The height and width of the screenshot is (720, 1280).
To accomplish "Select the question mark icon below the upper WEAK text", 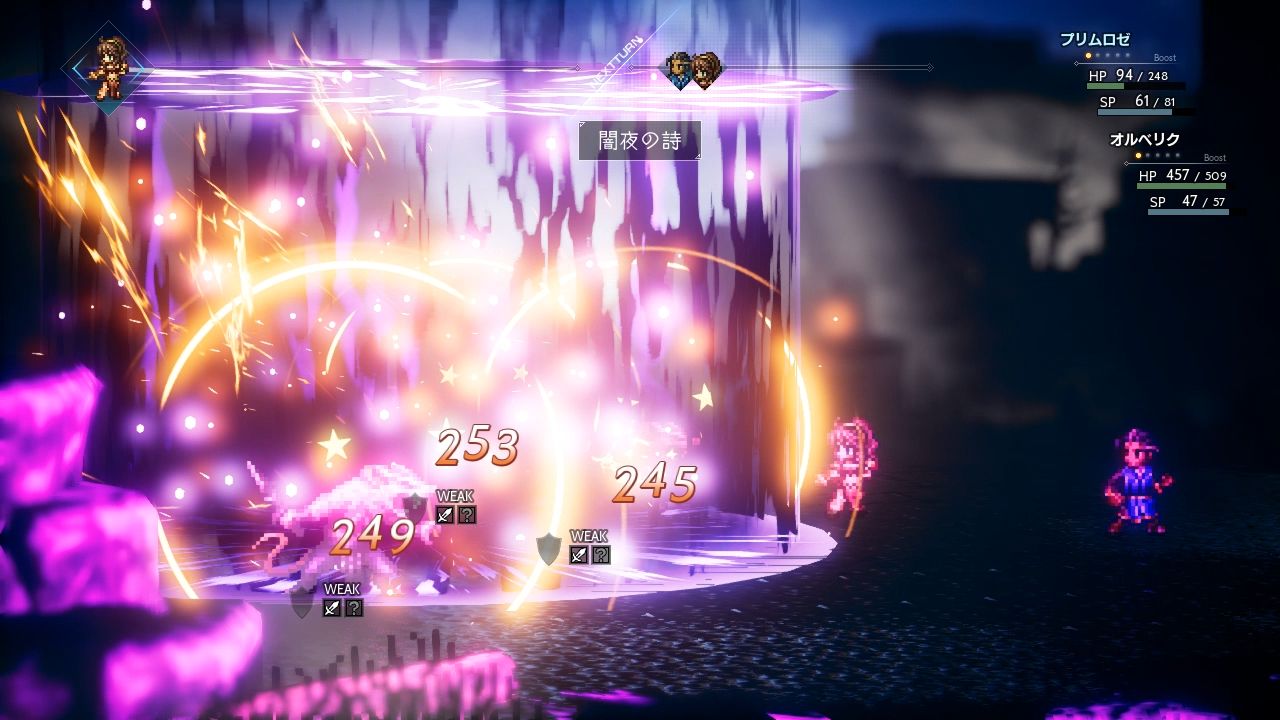I will [466, 516].
